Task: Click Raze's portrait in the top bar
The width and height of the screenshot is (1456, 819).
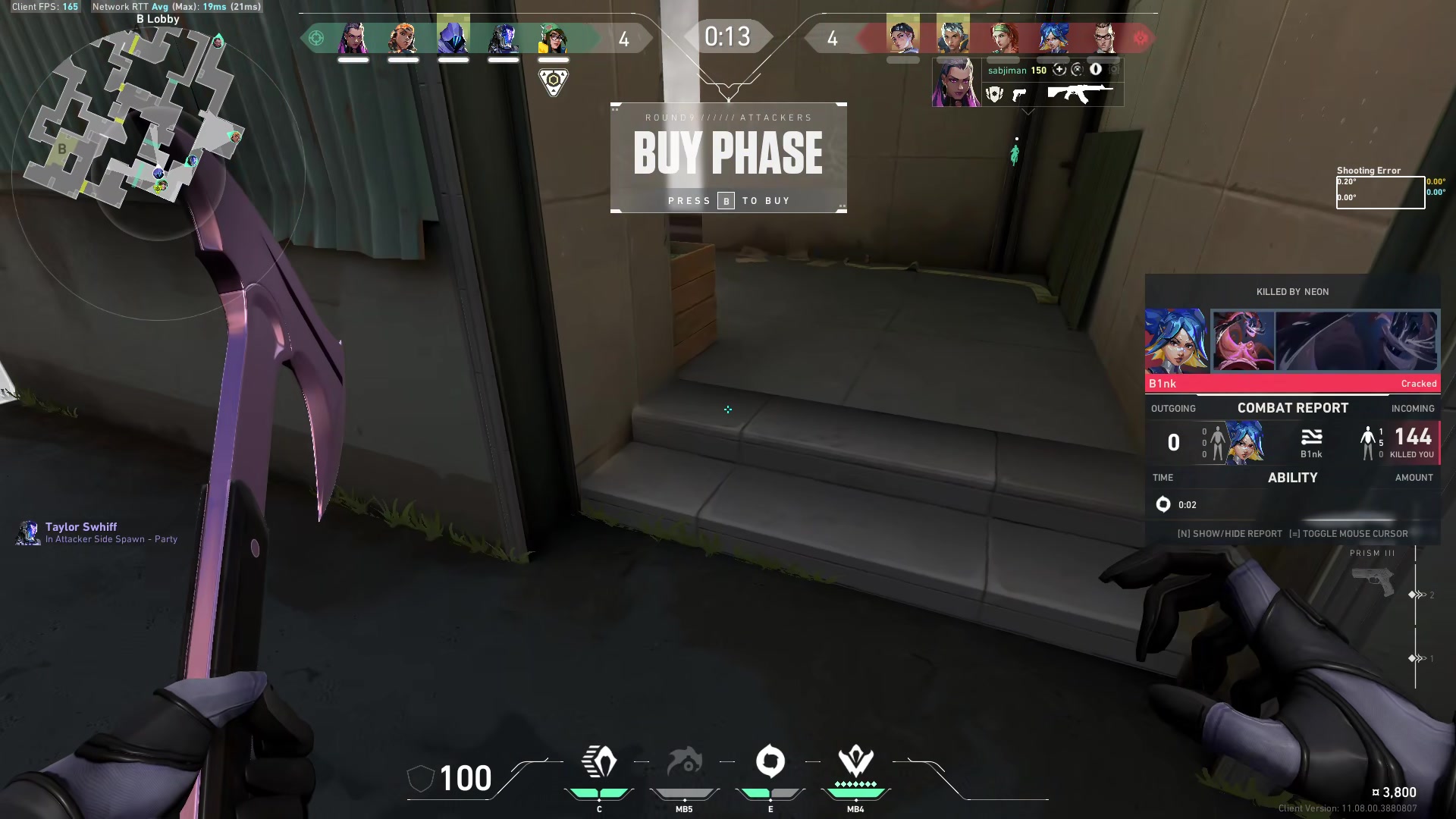Action: click(403, 37)
